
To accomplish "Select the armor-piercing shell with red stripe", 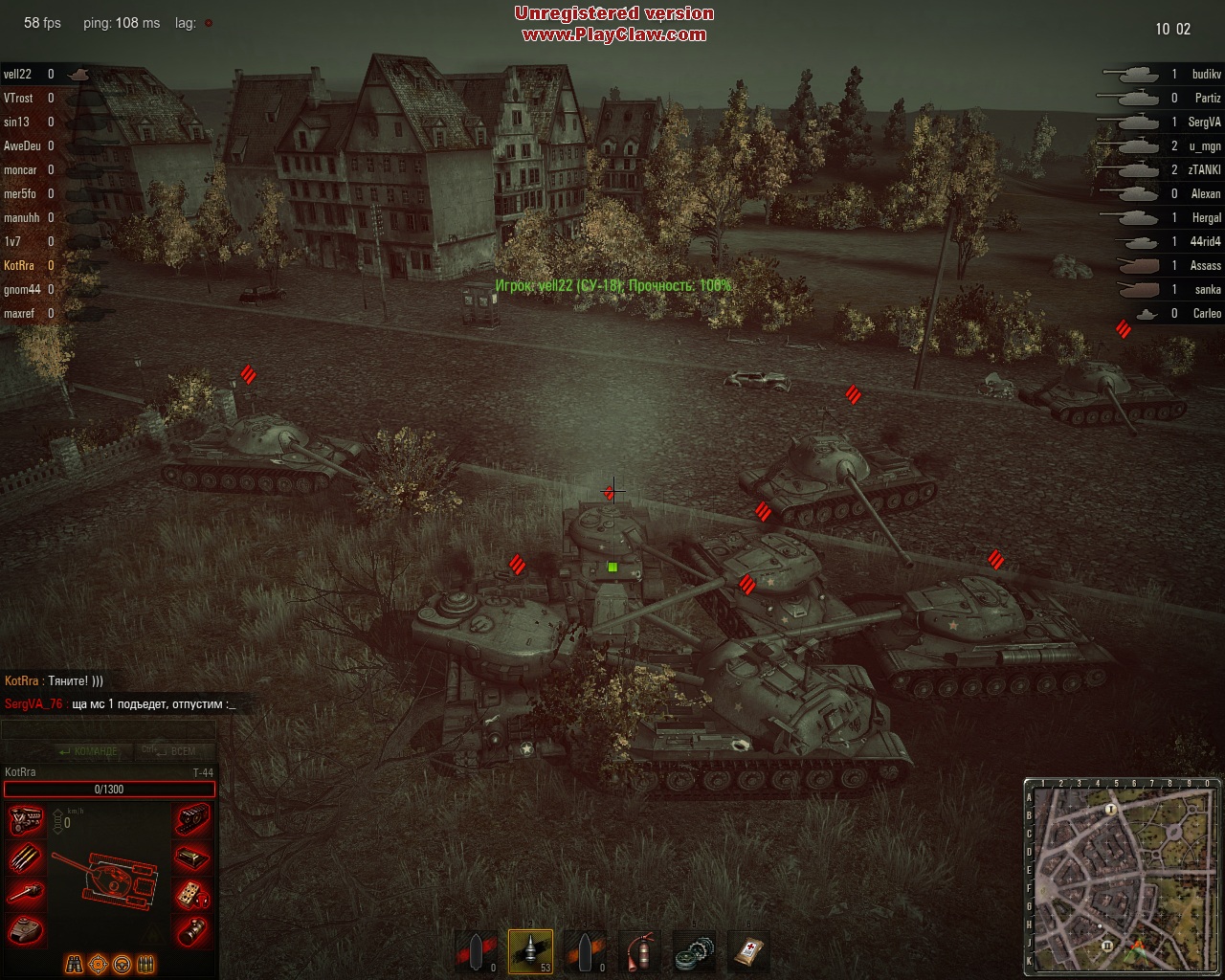I will (477, 951).
